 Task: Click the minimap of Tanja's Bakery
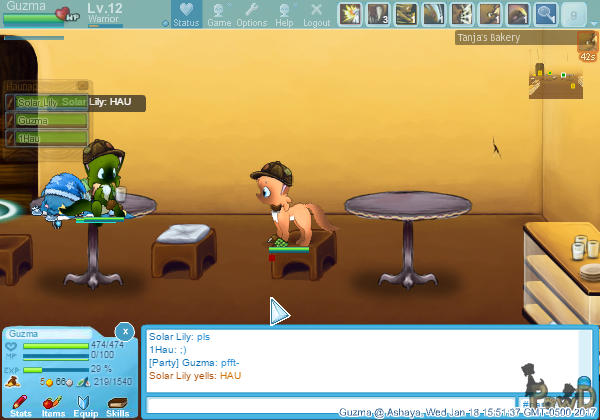coord(553,78)
